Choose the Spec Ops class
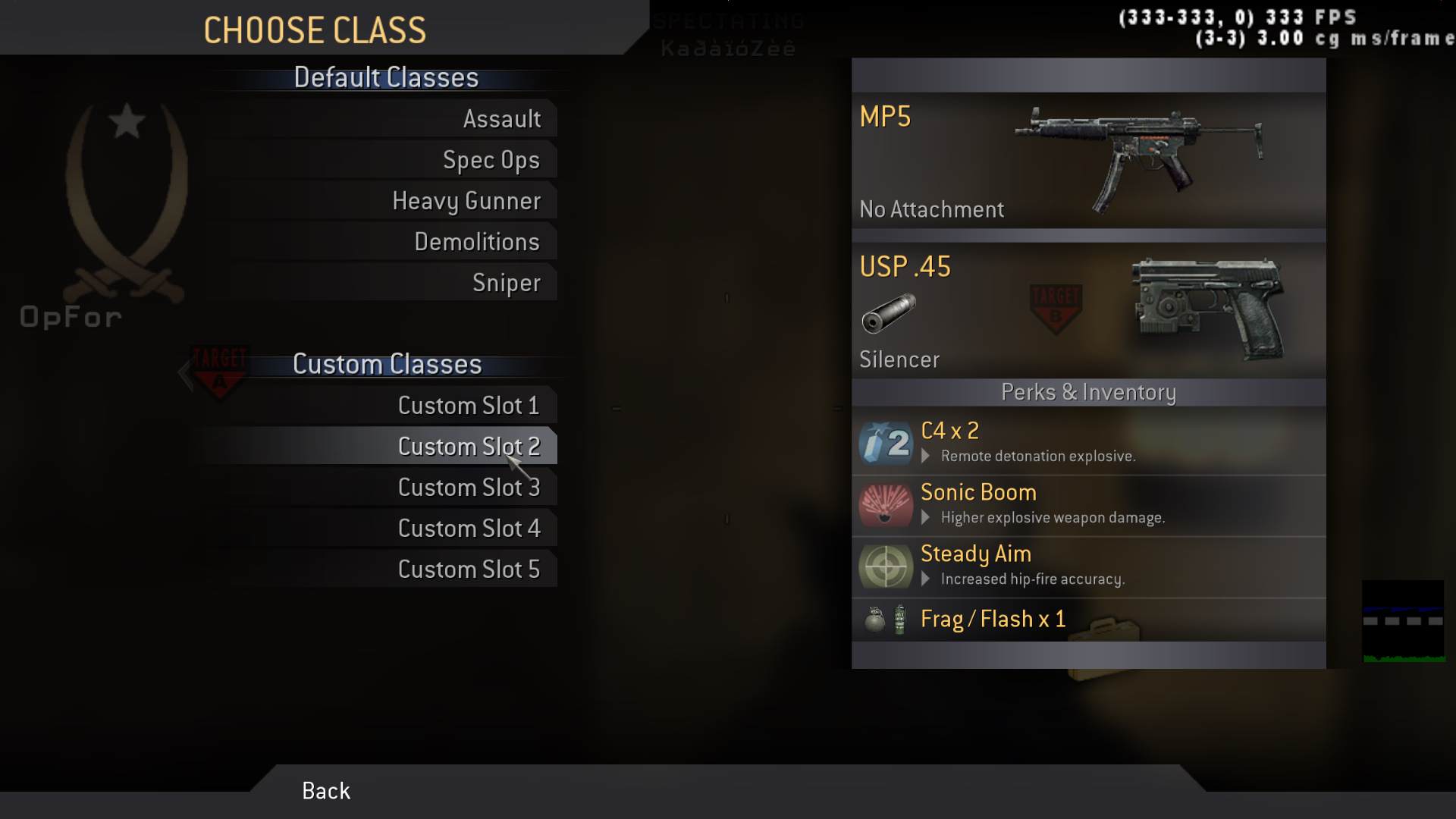Screen dimensions: 1456x819 click(491, 160)
